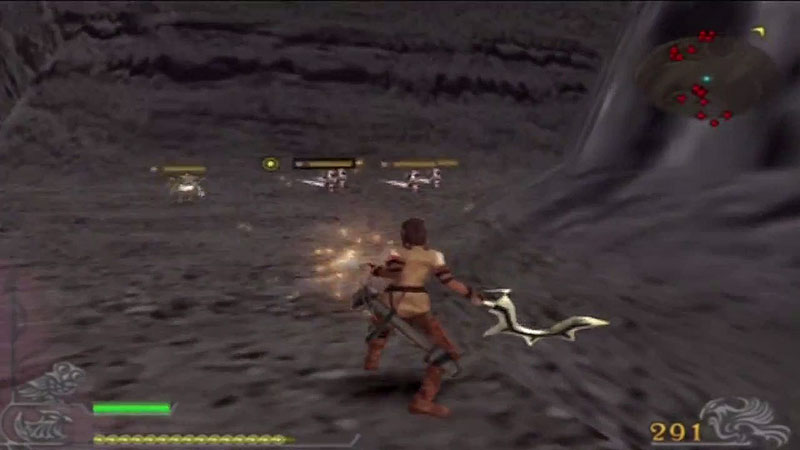
Task: Select the dragon emblem beside the green bar
Action: click(x=52, y=405)
